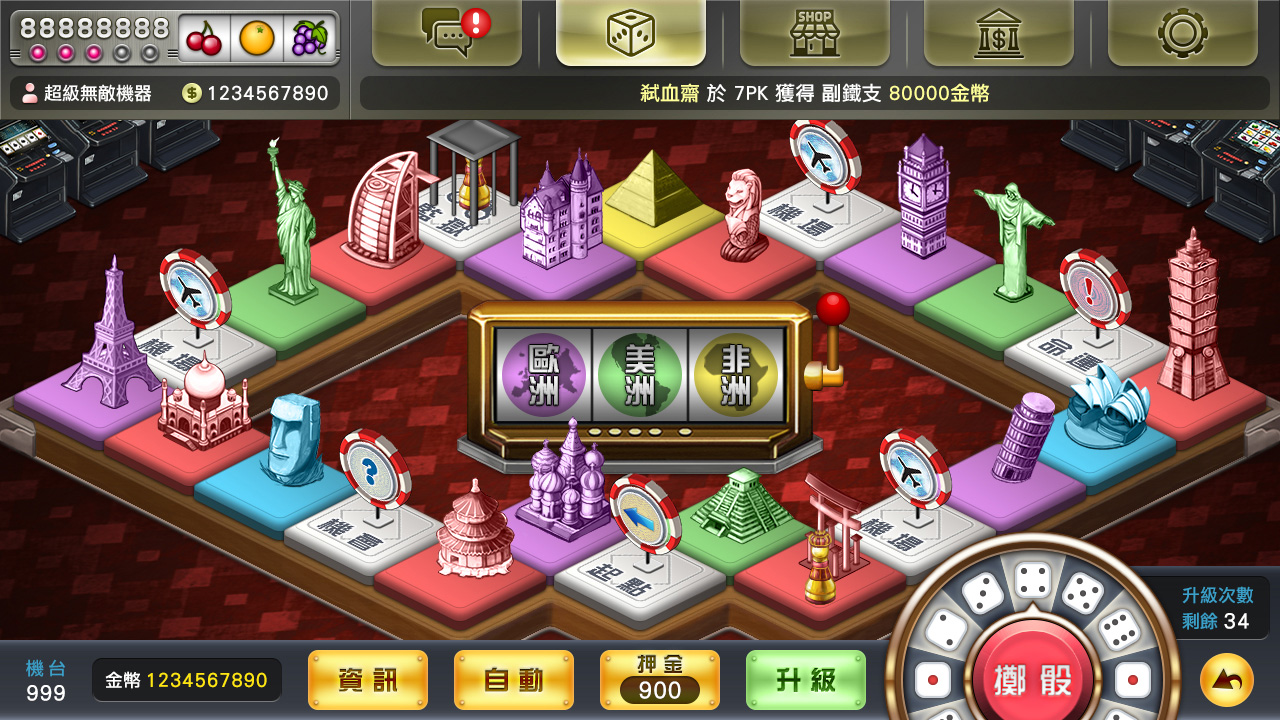The height and width of the screenshot is (720, 1280).
Task: Click the 資訊 info button
Action: 368,680
